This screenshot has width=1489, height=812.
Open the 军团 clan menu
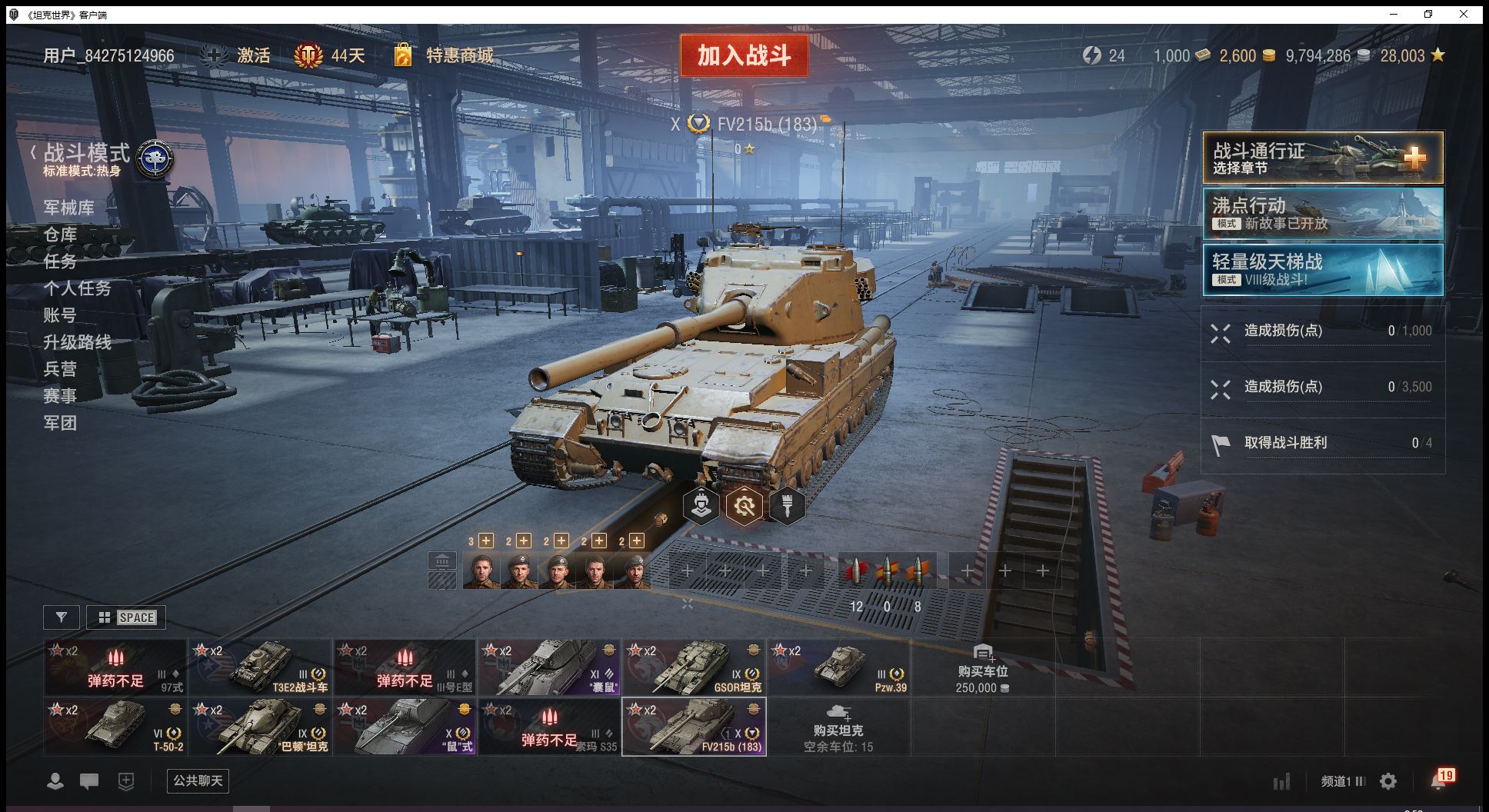pos(60,423)
